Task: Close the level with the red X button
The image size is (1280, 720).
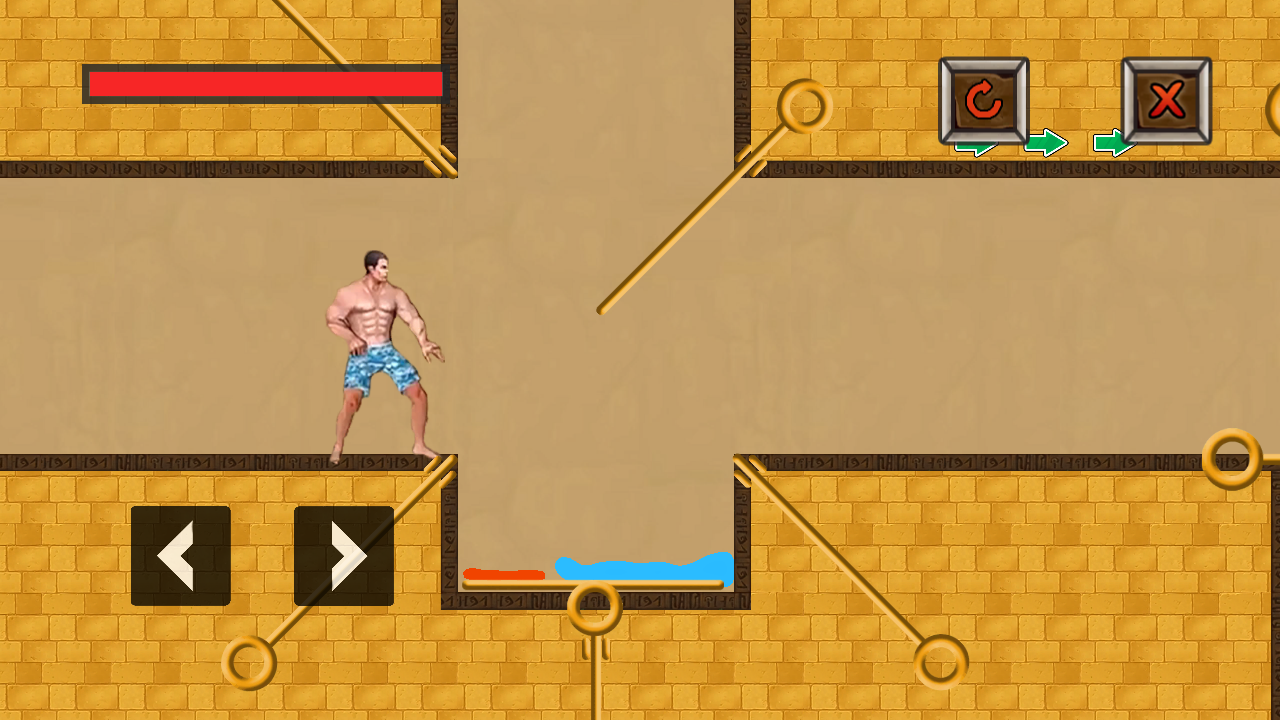Action: click(x=1166, y=100)
